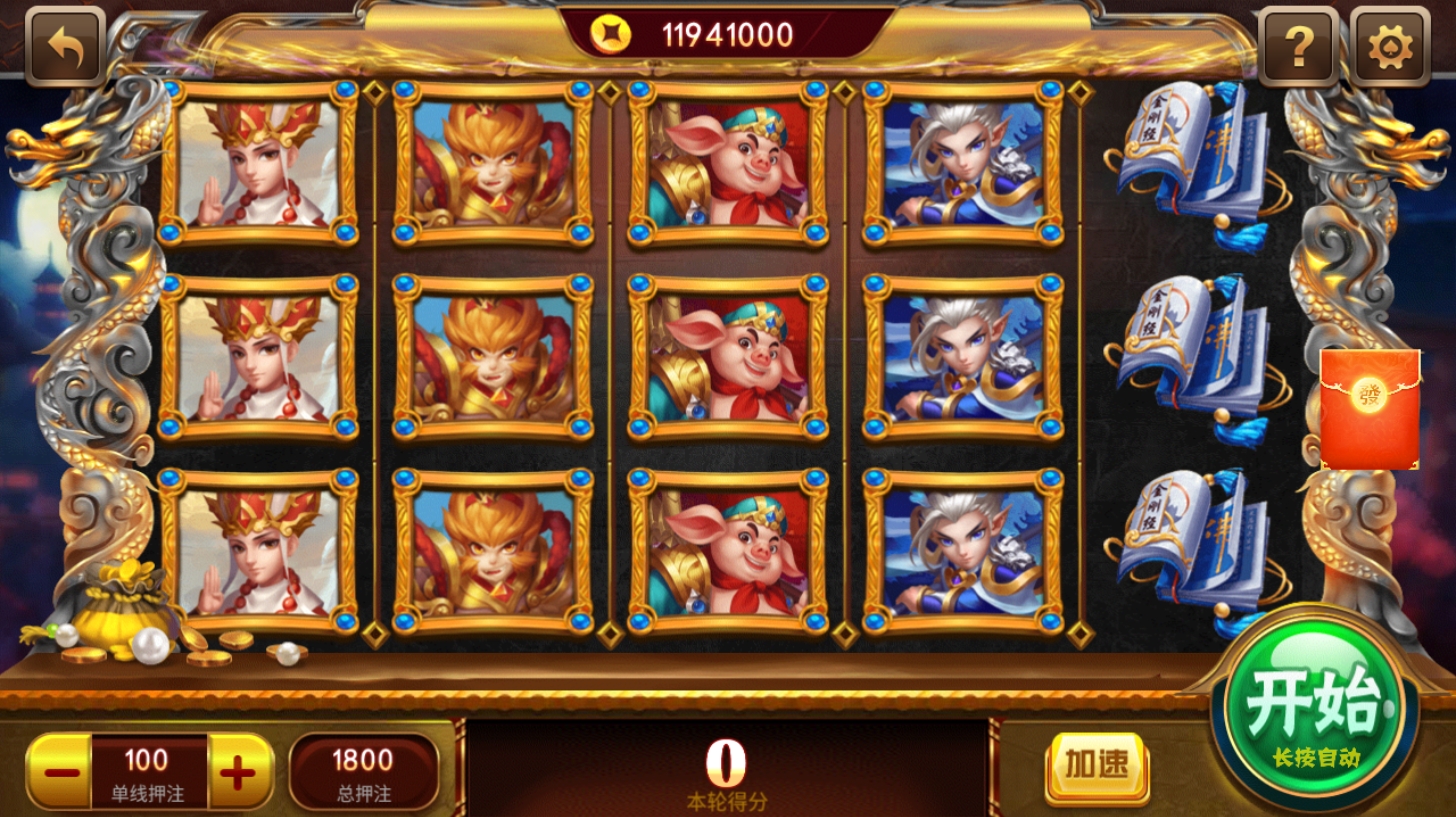1456x817 pixels.
Task: Go back with the return arrow button
Action: 65,46
